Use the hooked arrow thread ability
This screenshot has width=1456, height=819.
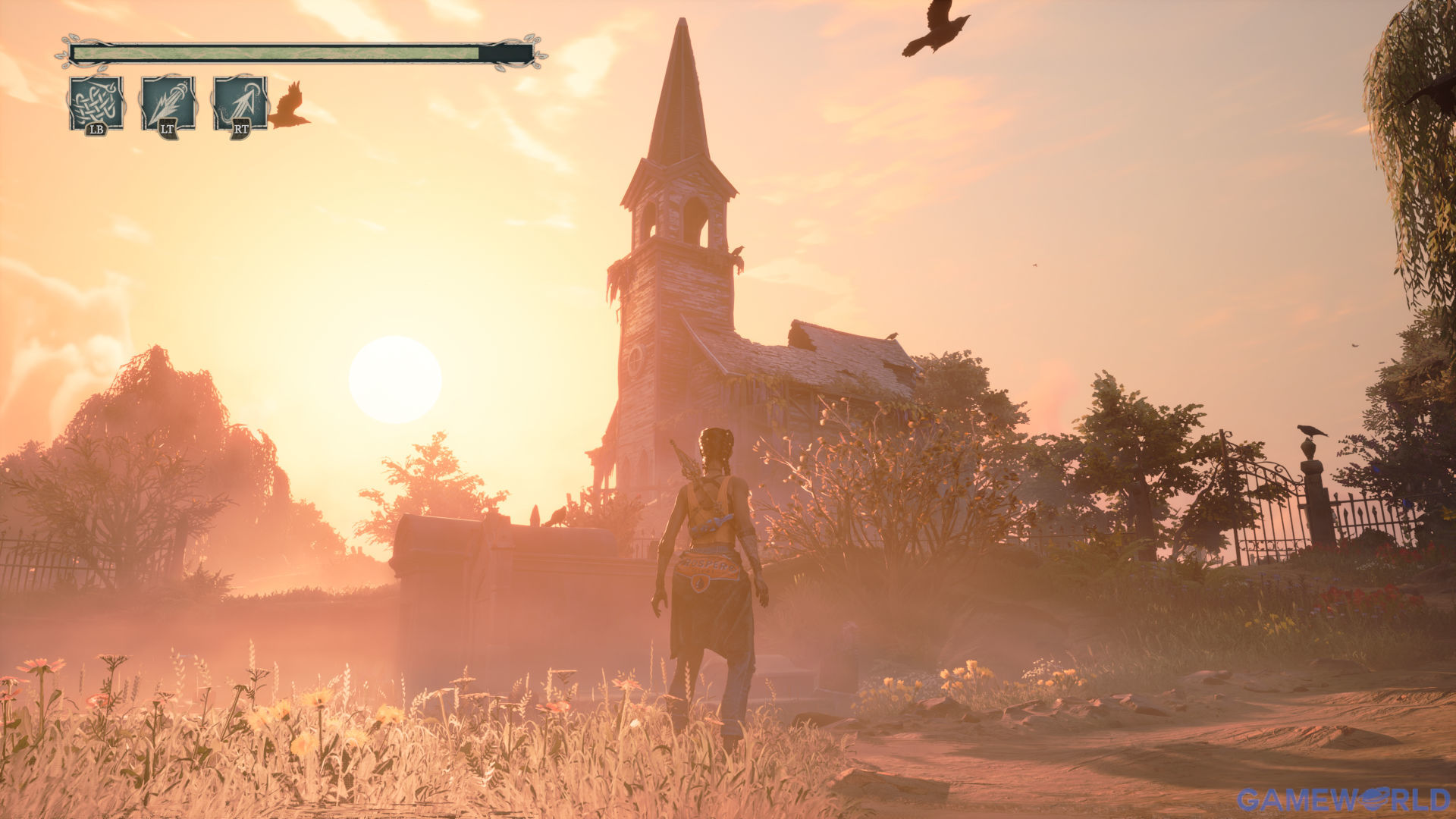click(x=240, y=102)
